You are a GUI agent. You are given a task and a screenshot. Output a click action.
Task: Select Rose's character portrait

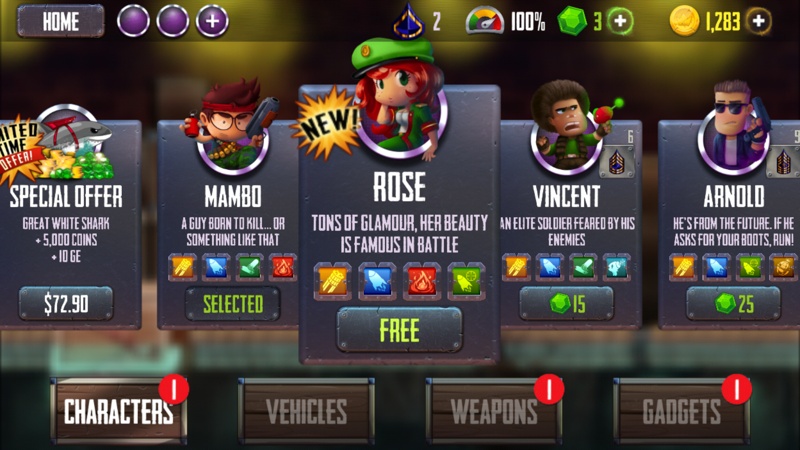tap(399, 110)
